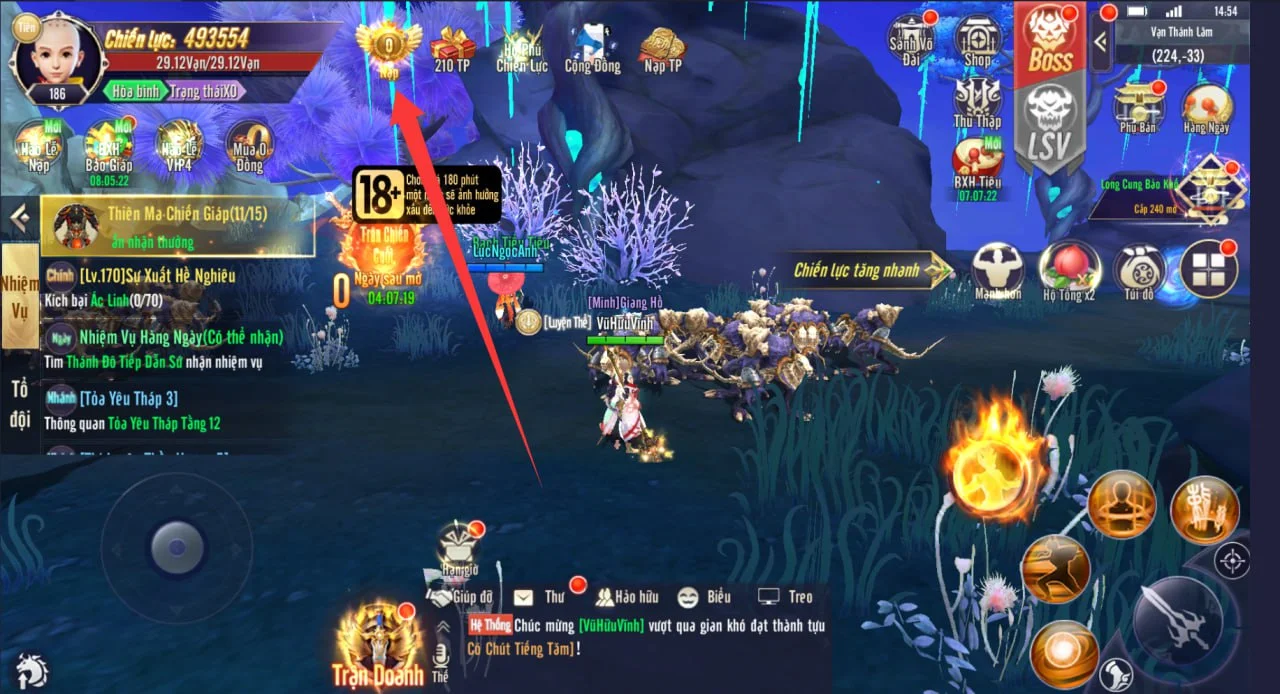The image size is (1280, 694).
Task: Activate Treo auto-play mode
Action: tap(785, 597)
